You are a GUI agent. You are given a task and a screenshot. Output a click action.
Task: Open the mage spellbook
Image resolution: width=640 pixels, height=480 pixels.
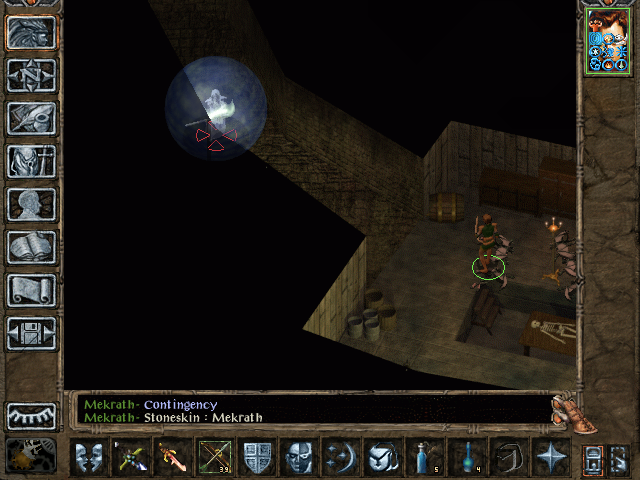pyautogui.click(x=31, y=247)
